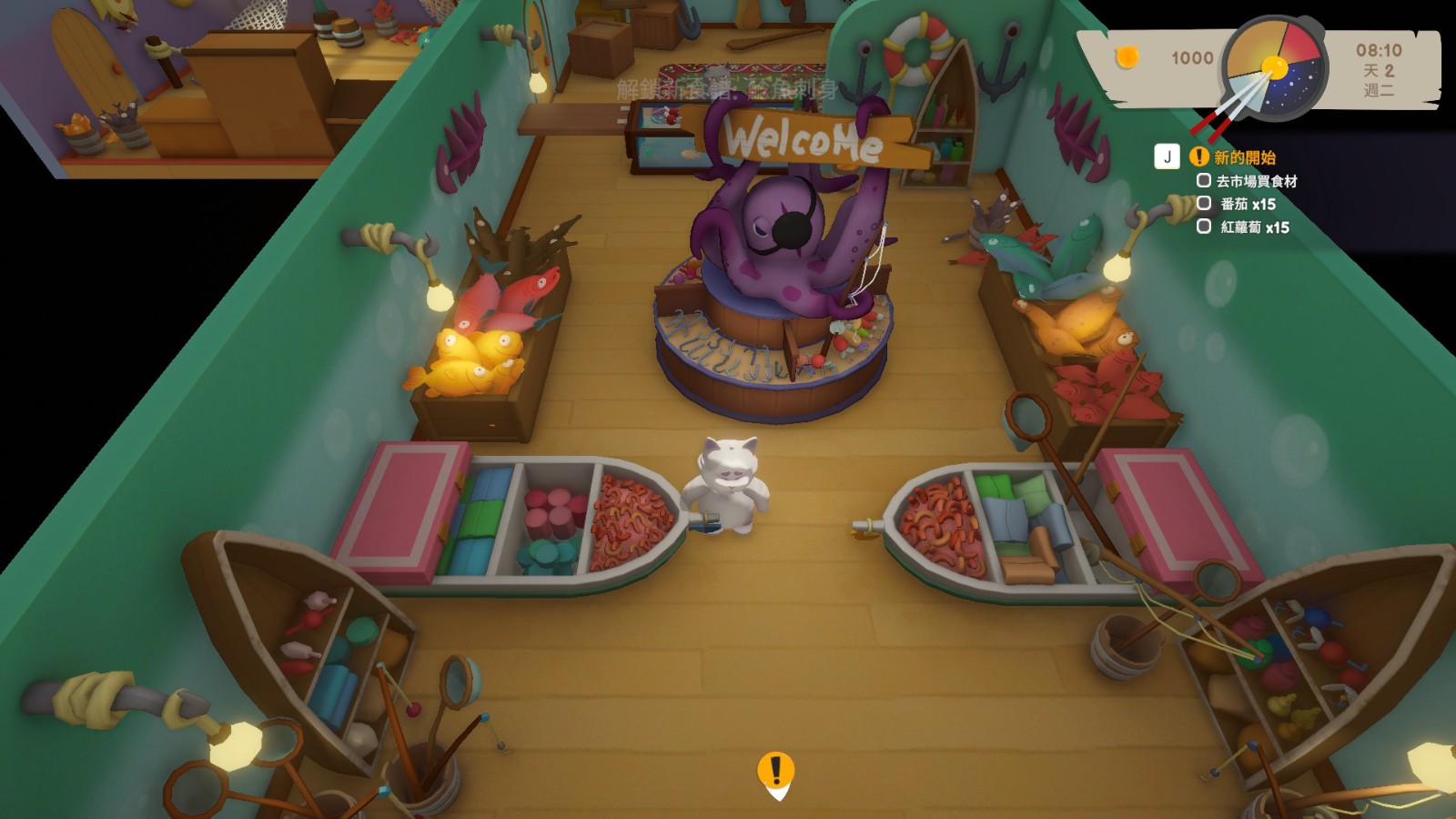Click the day-night clock dial
1456x819 pixels.
[x=1274, y=68]
